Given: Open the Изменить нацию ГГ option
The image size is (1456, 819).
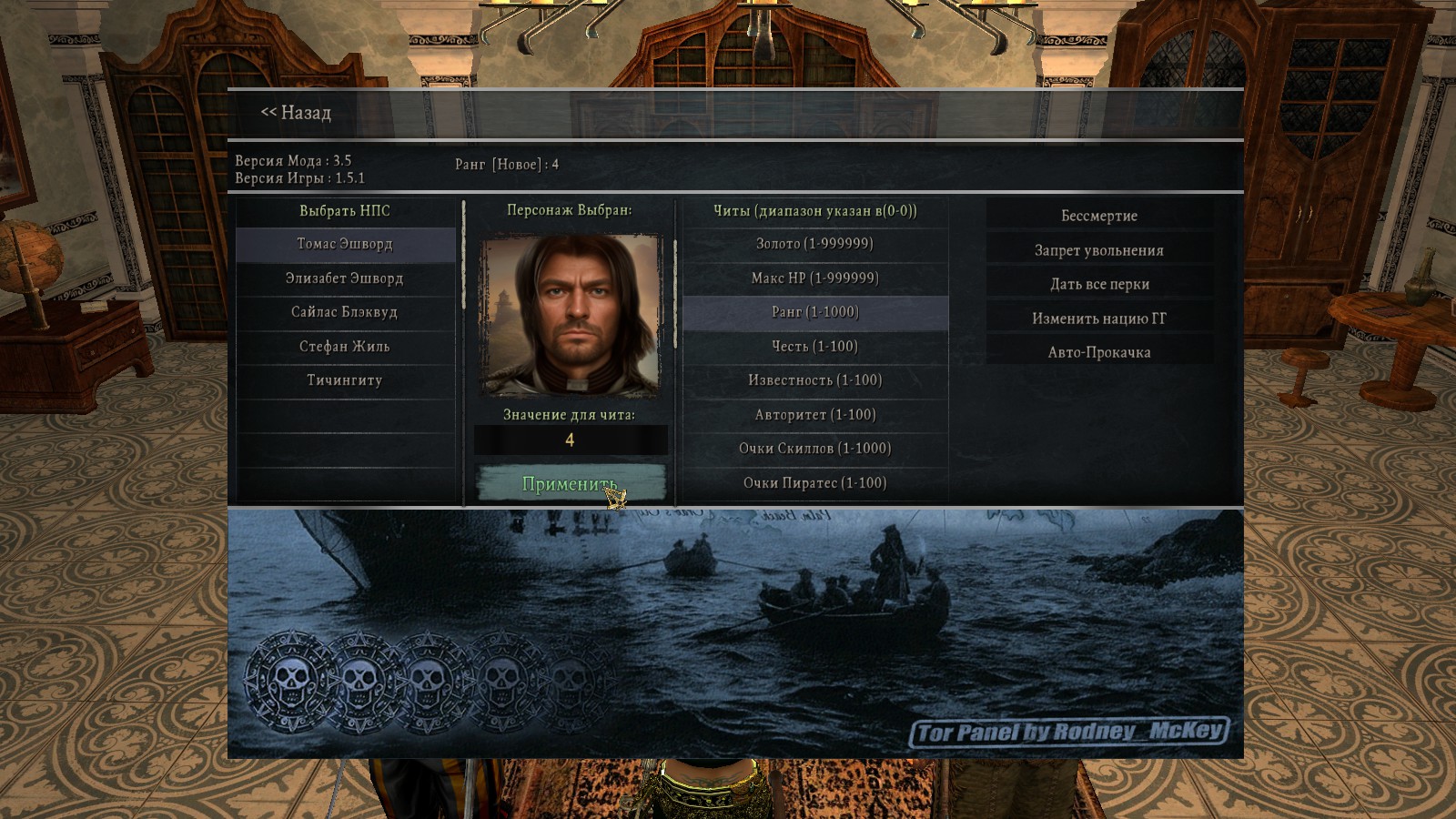Looking at the screenshot, I should pos(1099,318).
